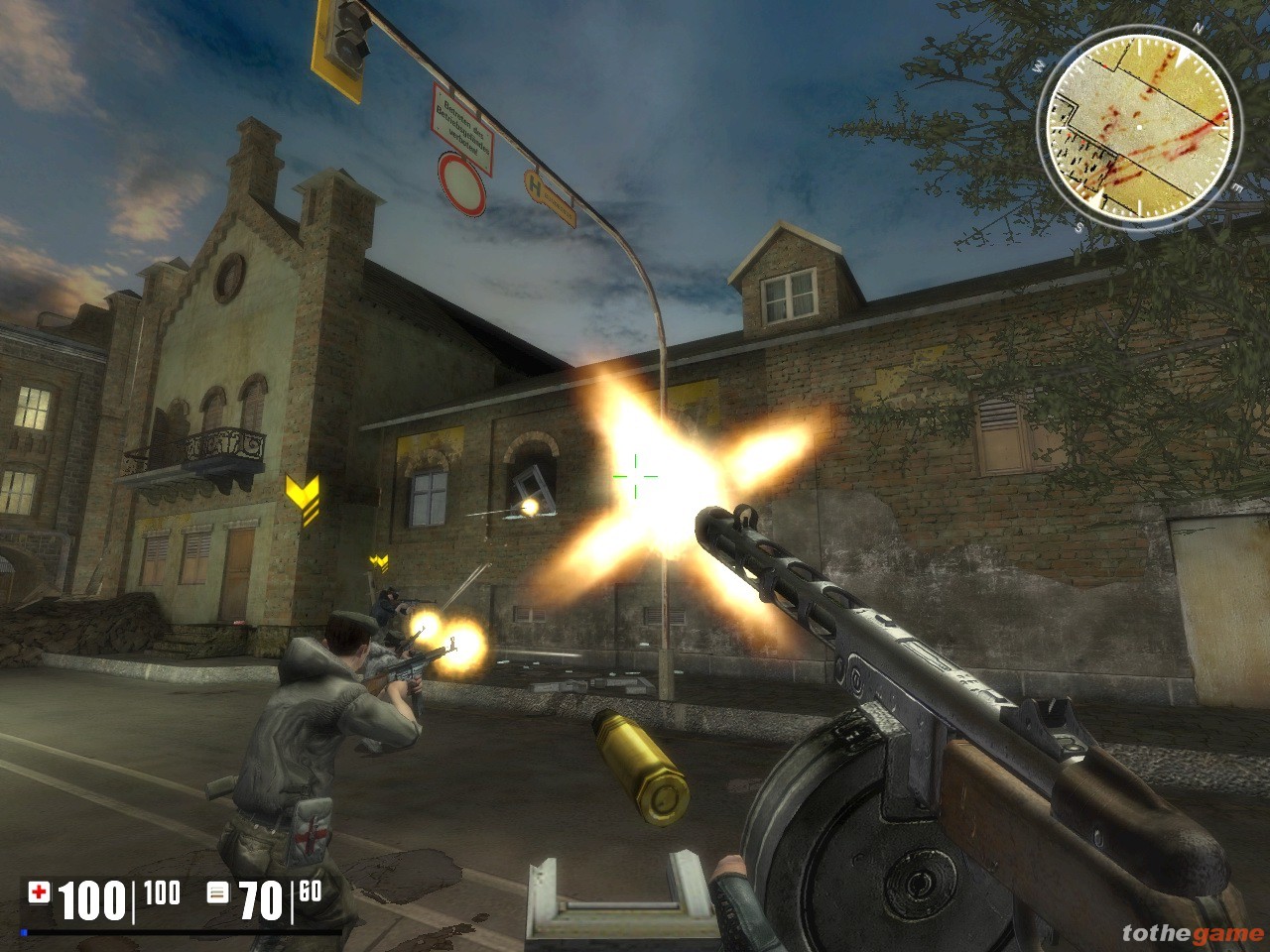The height and width of the screenshot is (952, 1270).
Task: Click the circular compass minimap
Action: click(1137, 126)
